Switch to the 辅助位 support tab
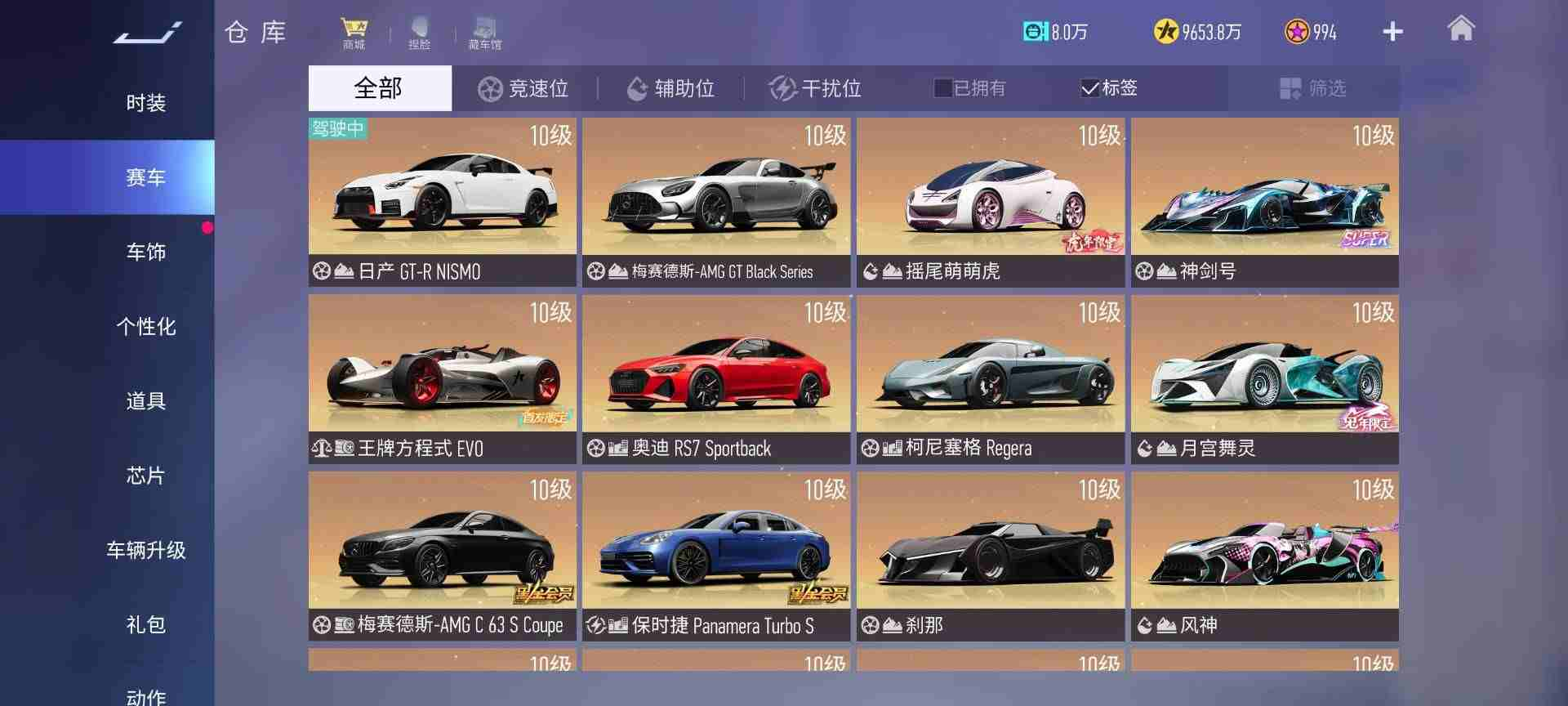 pos(670,88)
